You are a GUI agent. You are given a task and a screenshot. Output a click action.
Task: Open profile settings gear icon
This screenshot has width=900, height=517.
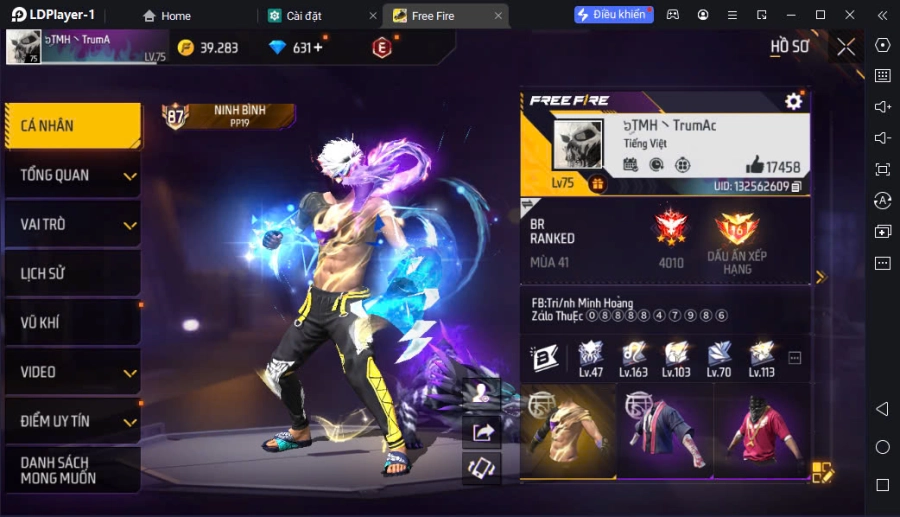pos(793,101)
